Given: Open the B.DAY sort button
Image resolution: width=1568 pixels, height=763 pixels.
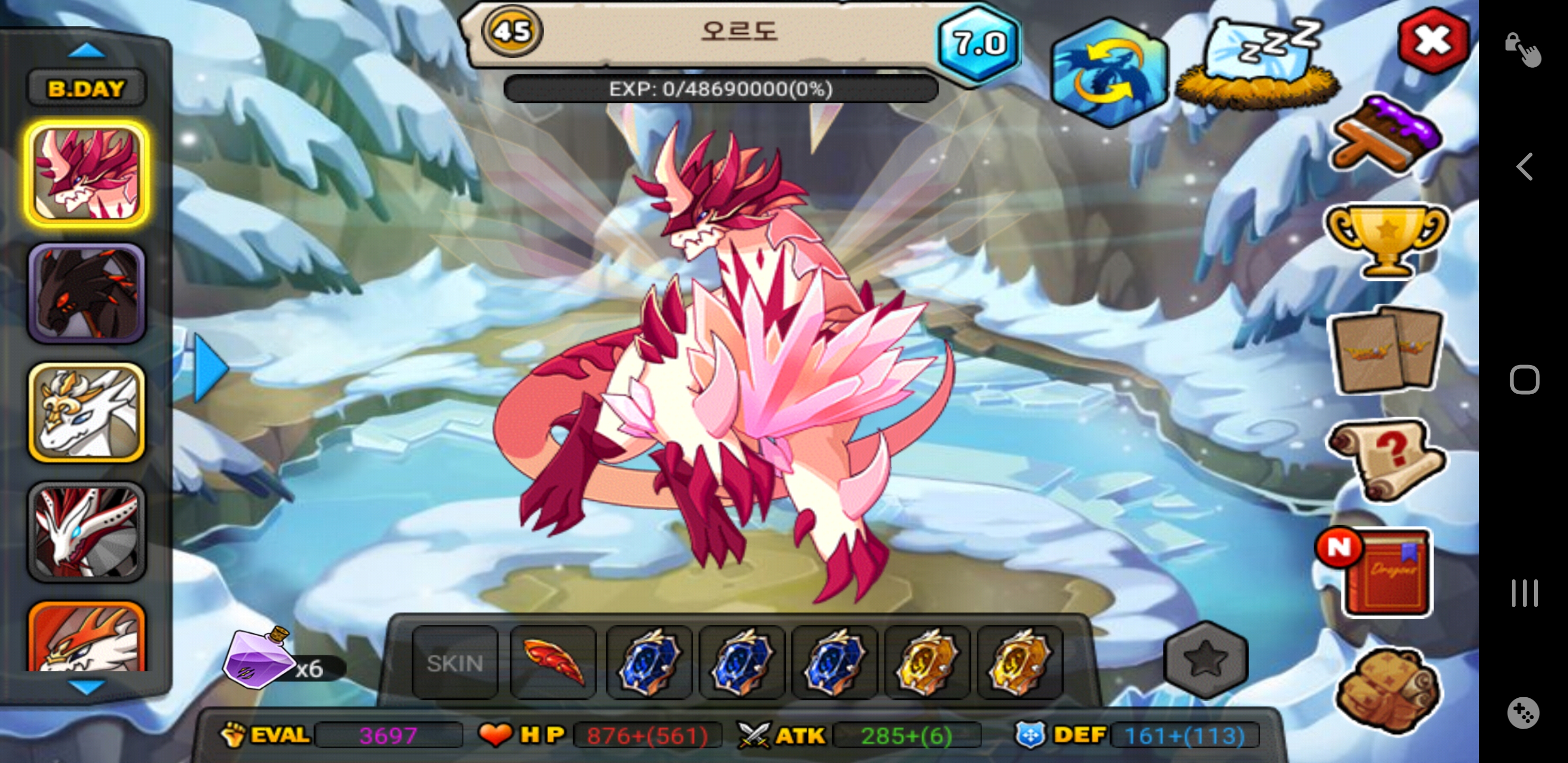Looking at the screenshot, I should point(86,89).
